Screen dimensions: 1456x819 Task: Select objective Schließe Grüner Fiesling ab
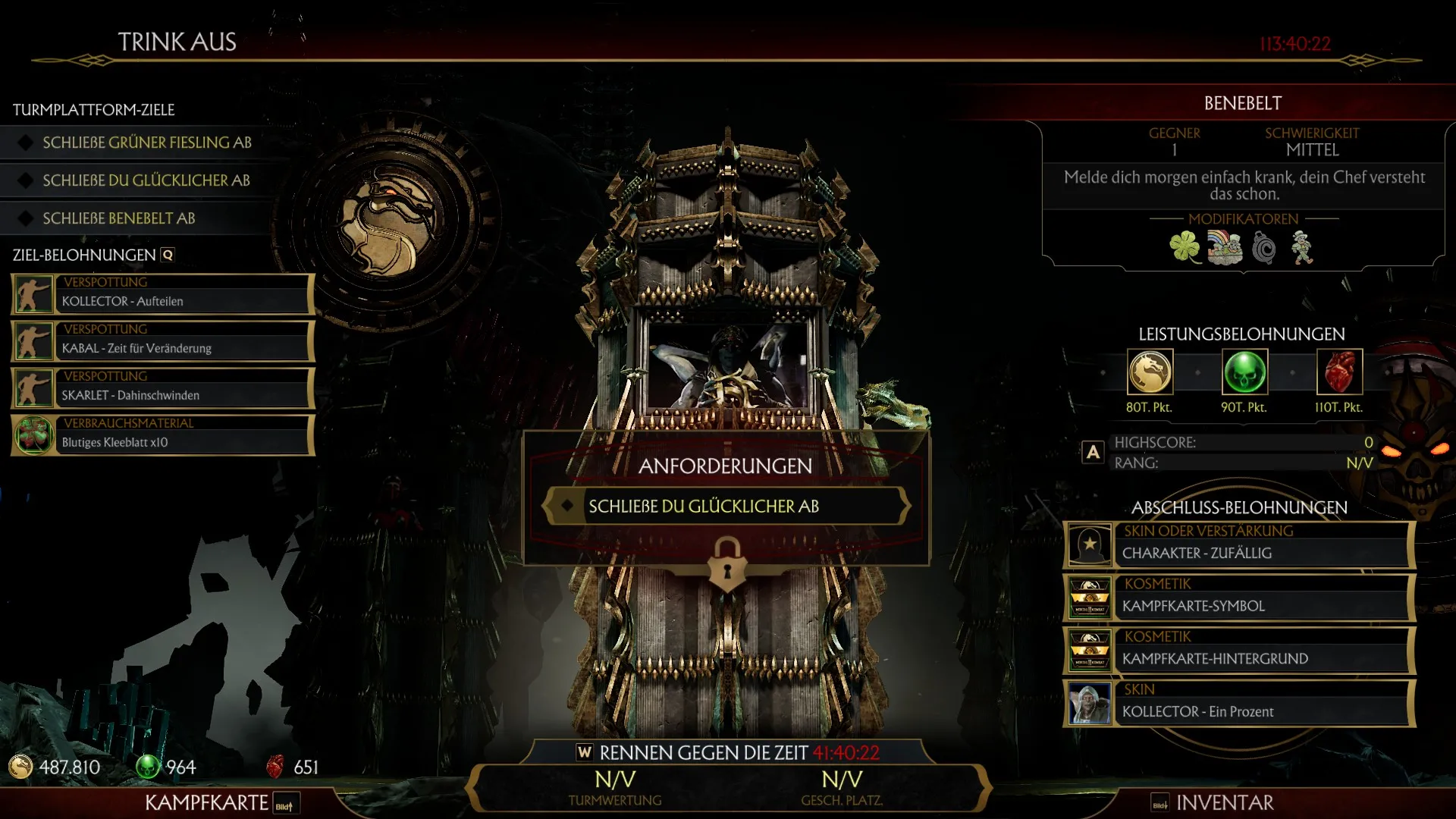click(x=147, y=143)
